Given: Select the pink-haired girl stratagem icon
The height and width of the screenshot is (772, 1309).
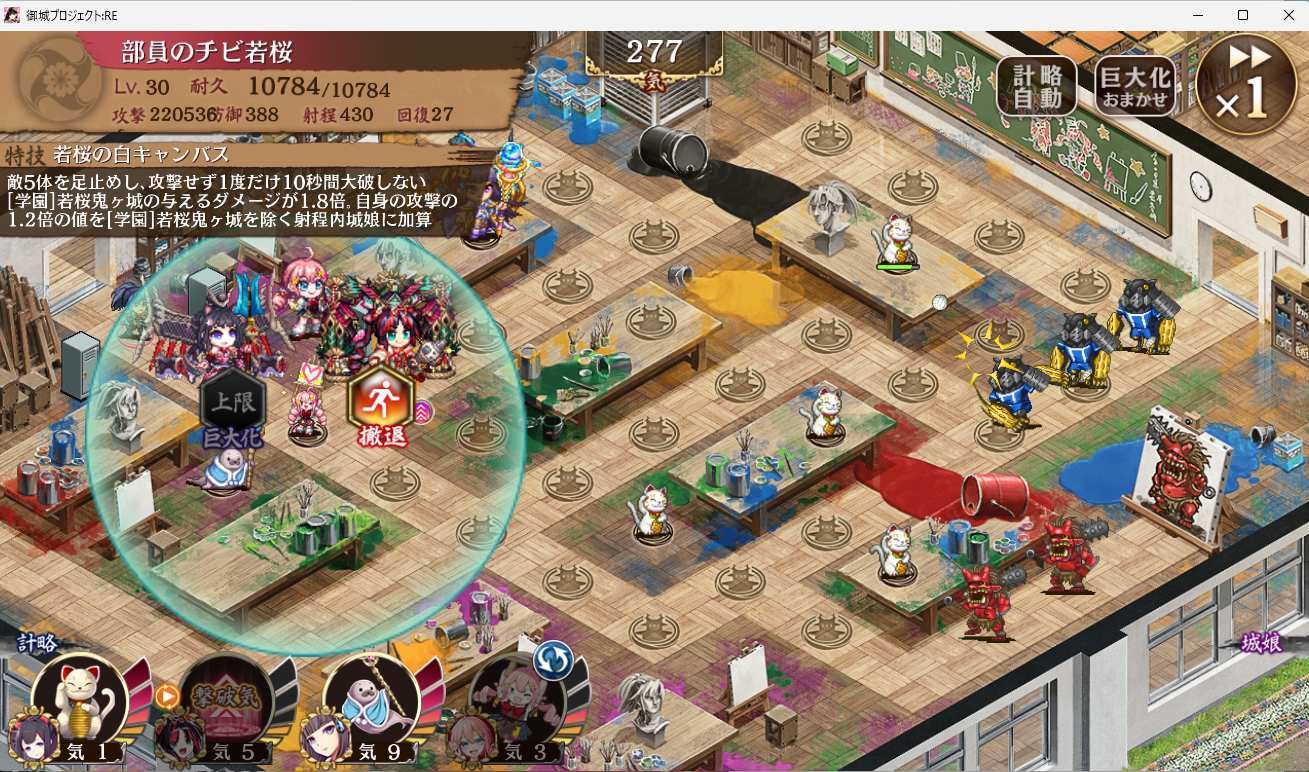Looking at the screenshot, I should tap(515, 699).
